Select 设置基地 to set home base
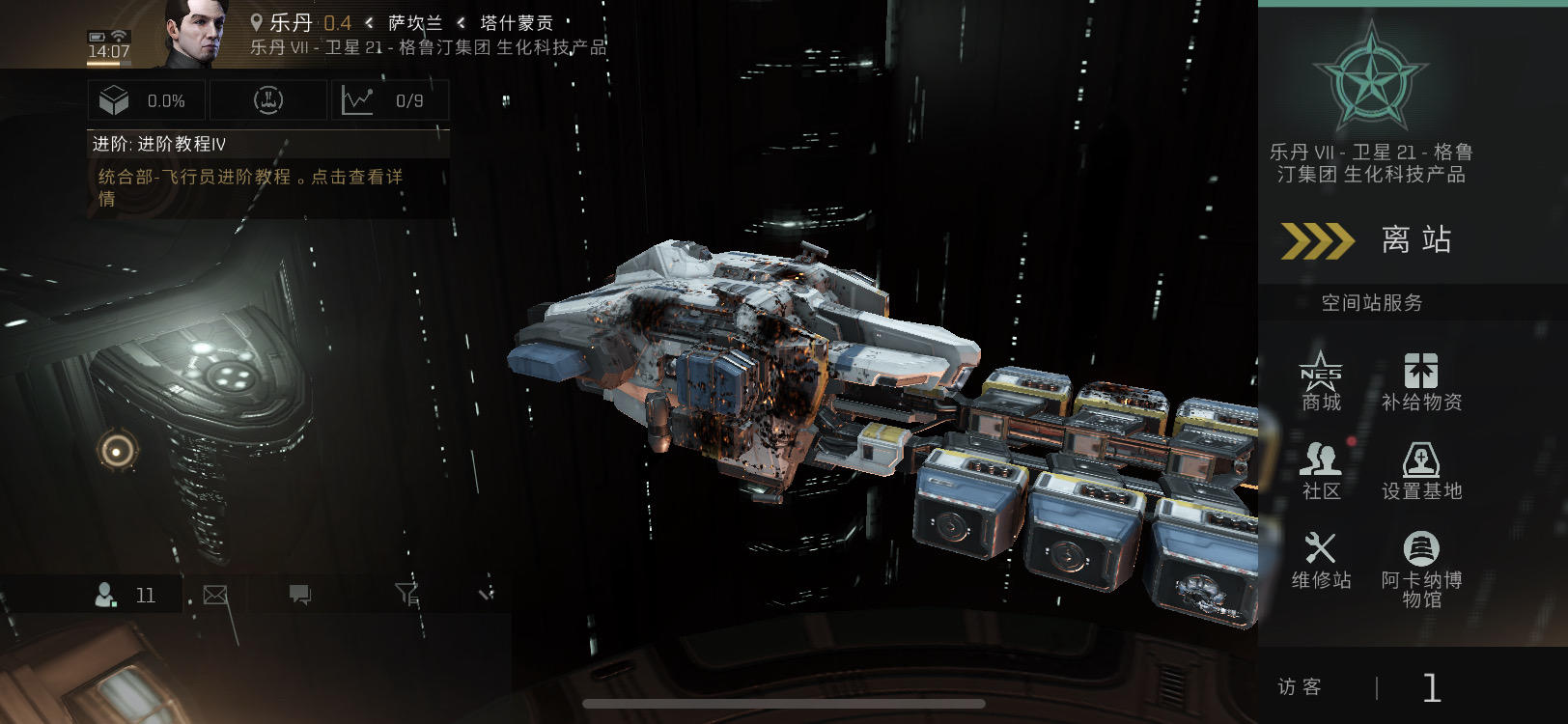This screenshot has width=1568, height=724. pos(1421,471)
